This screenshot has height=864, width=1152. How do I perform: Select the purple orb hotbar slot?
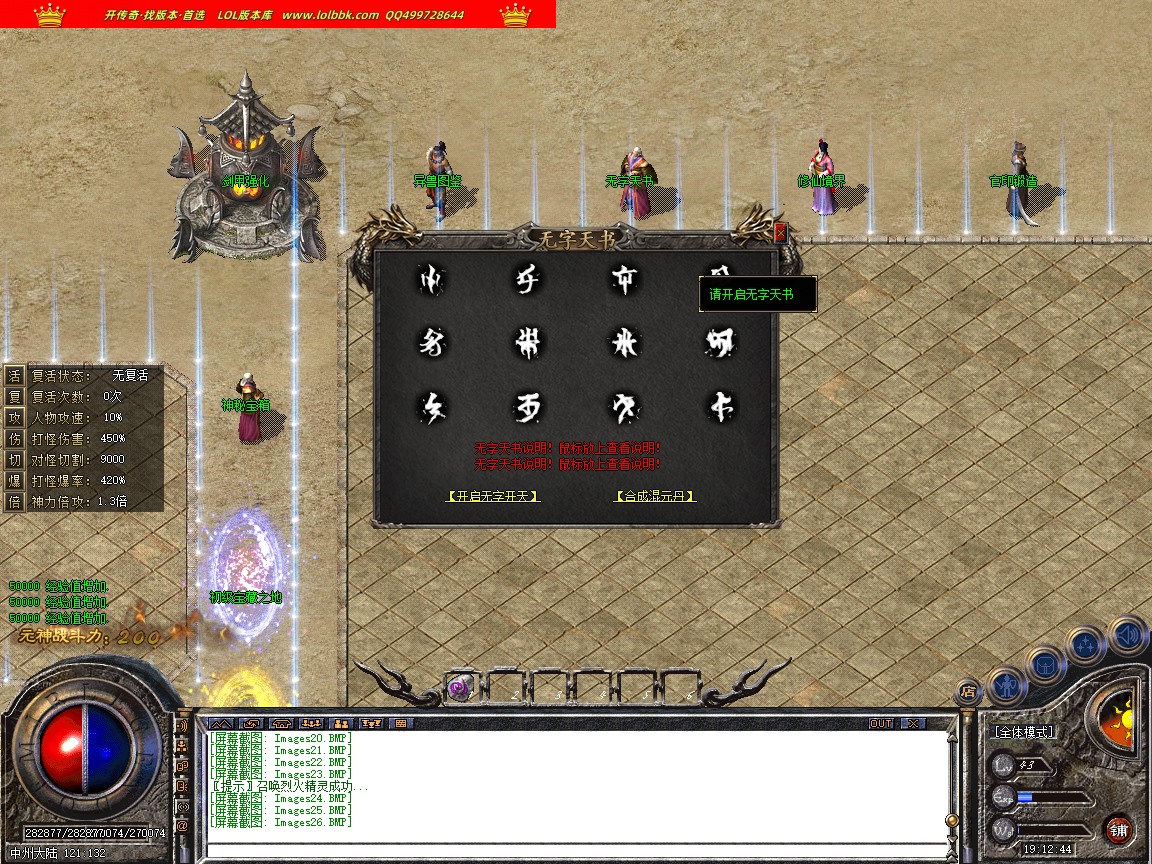461,686
